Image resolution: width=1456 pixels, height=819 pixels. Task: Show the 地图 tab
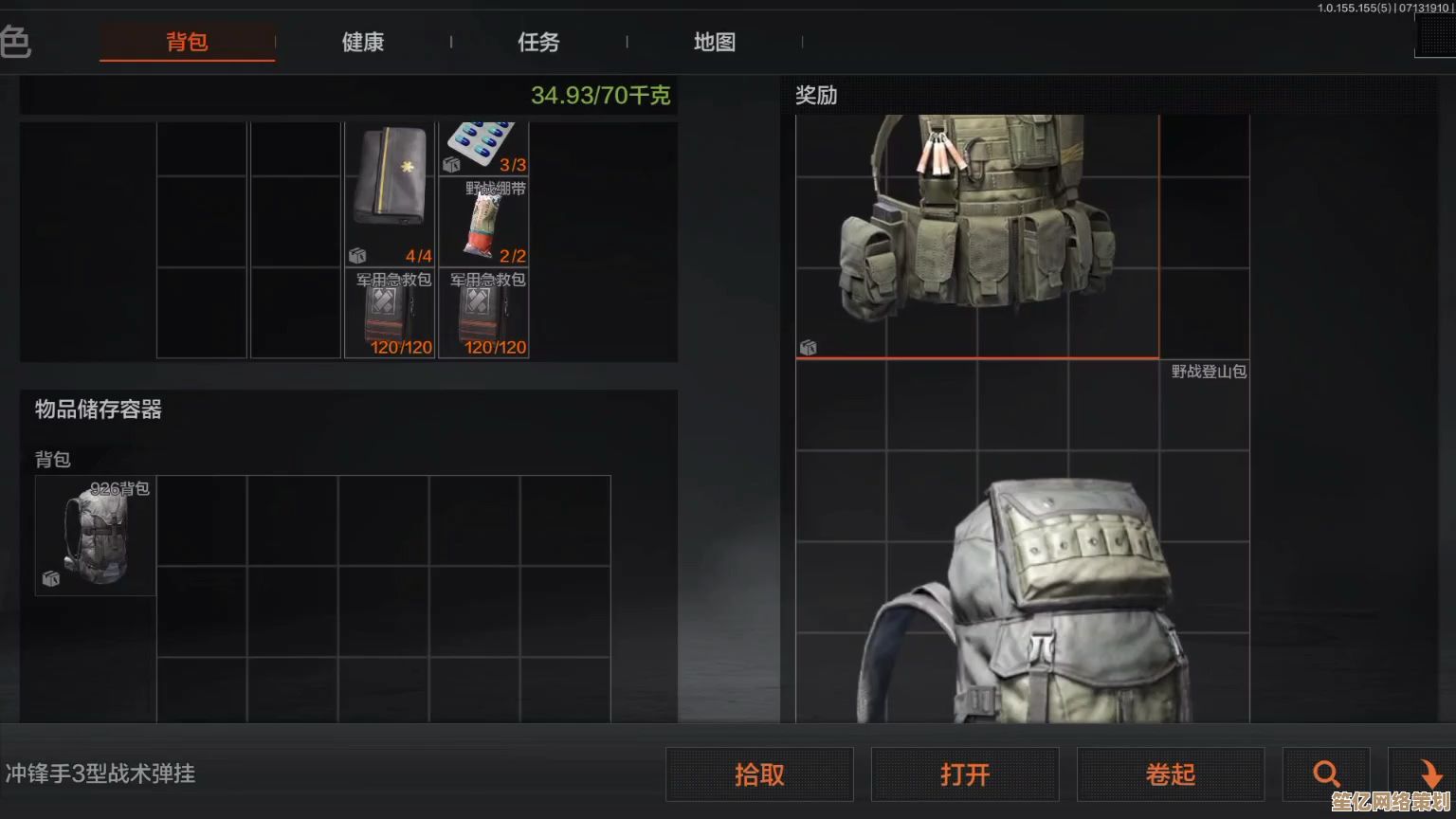click(714, 42)
